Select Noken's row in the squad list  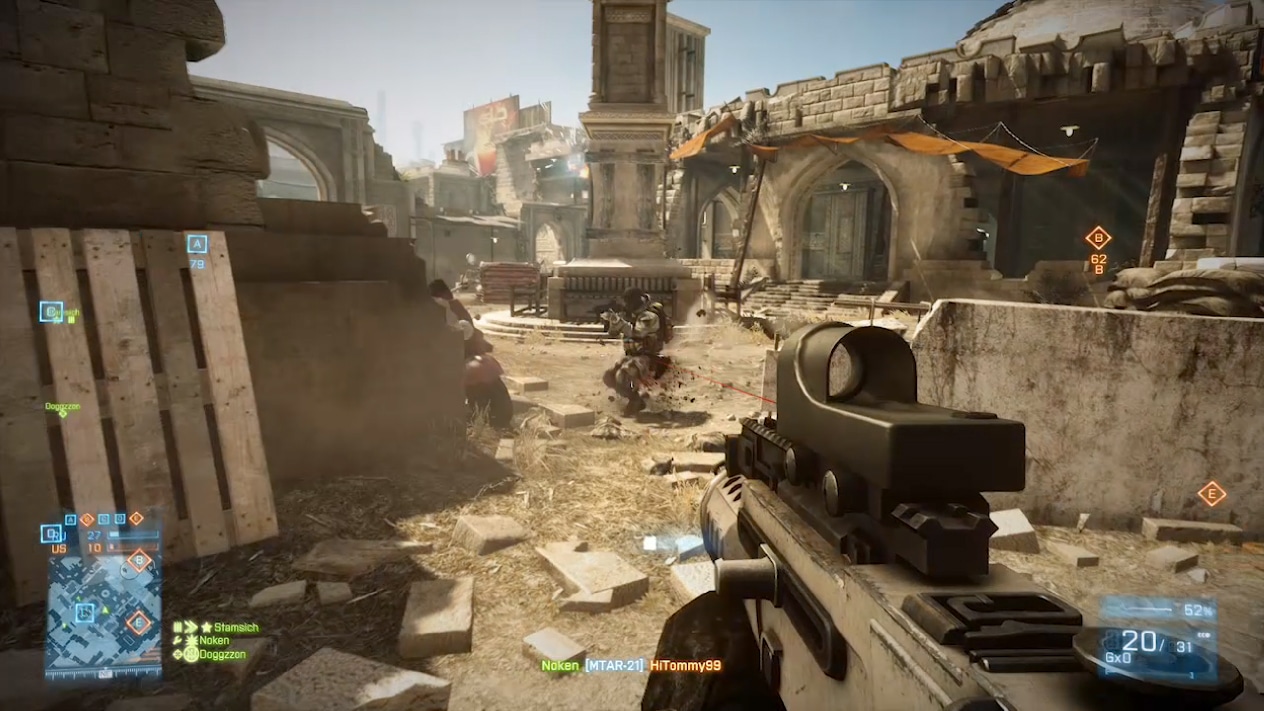tap(214, 641)
